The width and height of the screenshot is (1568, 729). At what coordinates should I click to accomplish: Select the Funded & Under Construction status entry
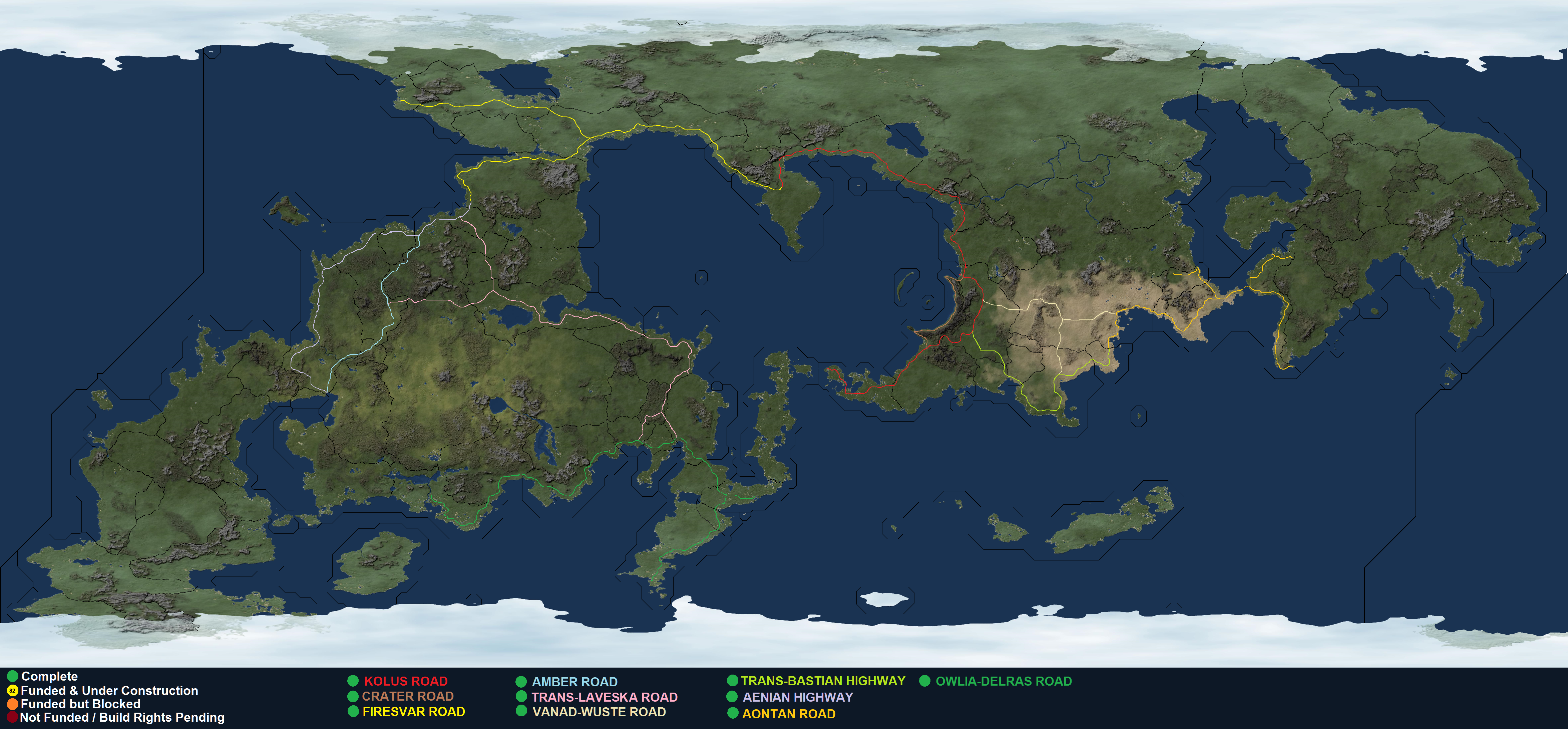[x=109, y=691]
